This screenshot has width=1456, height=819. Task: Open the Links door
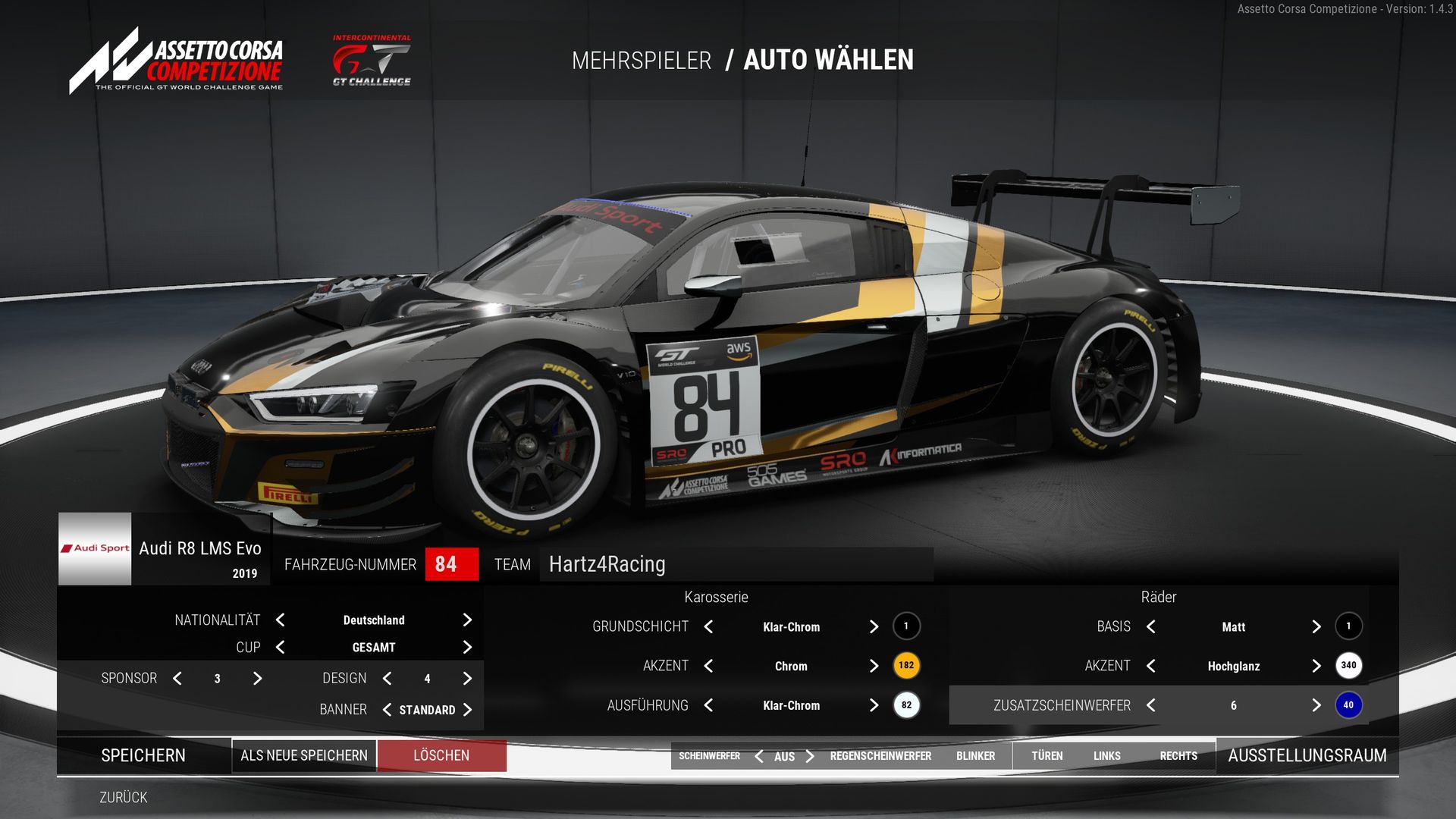(1106, 756)
